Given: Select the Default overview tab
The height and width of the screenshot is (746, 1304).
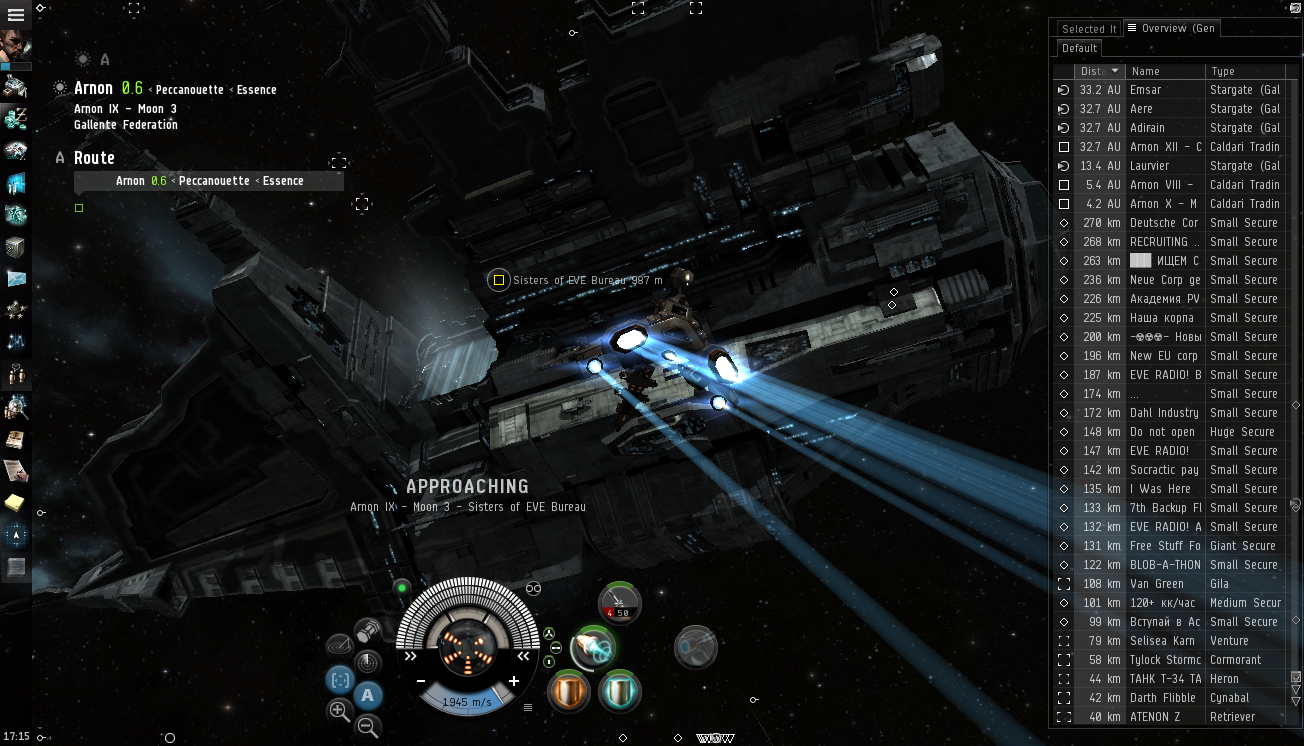Looking at the screenshot, I should click(x=1079, y=48).
